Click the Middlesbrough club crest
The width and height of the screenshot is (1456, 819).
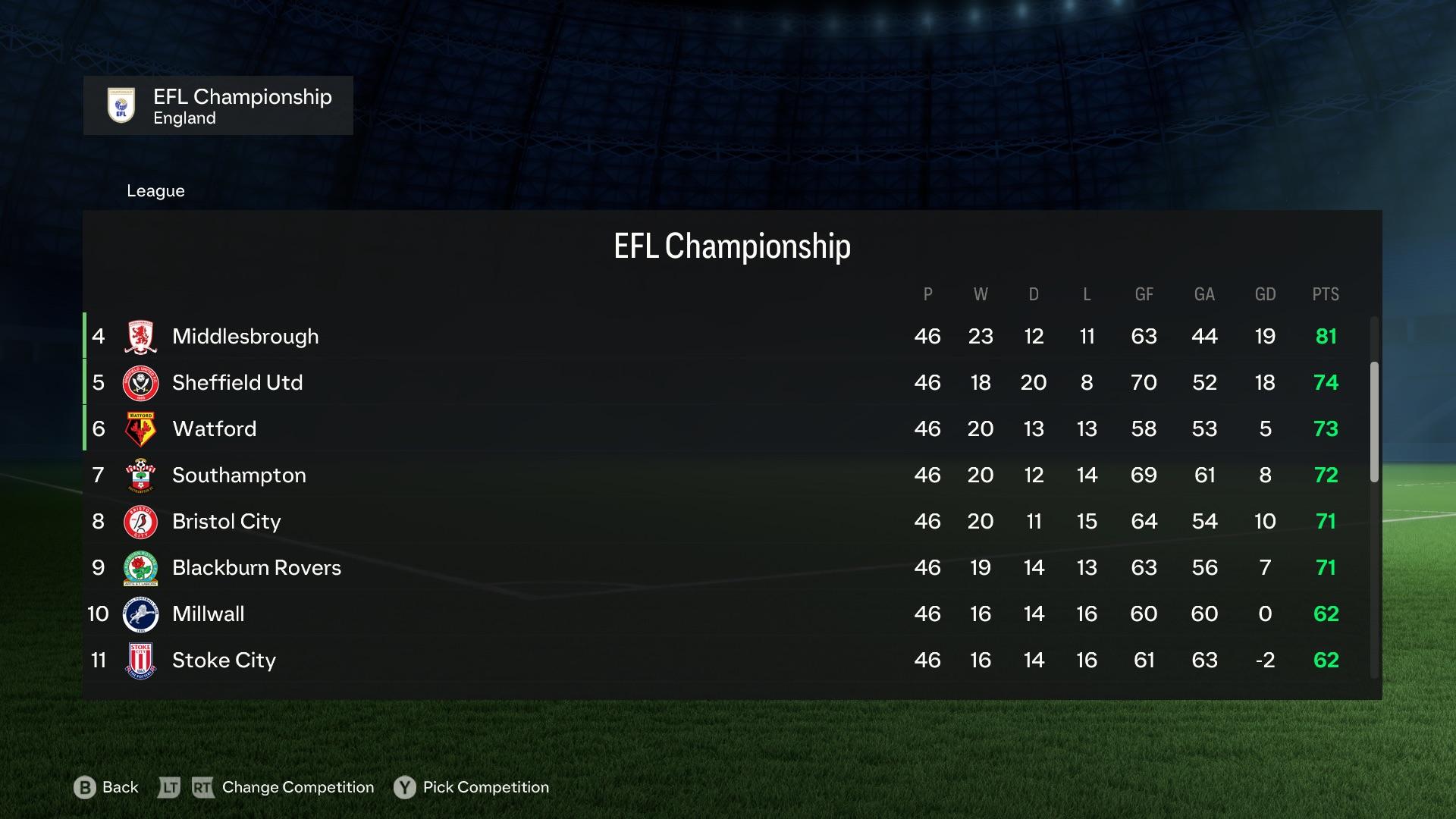tap(140, 336)
